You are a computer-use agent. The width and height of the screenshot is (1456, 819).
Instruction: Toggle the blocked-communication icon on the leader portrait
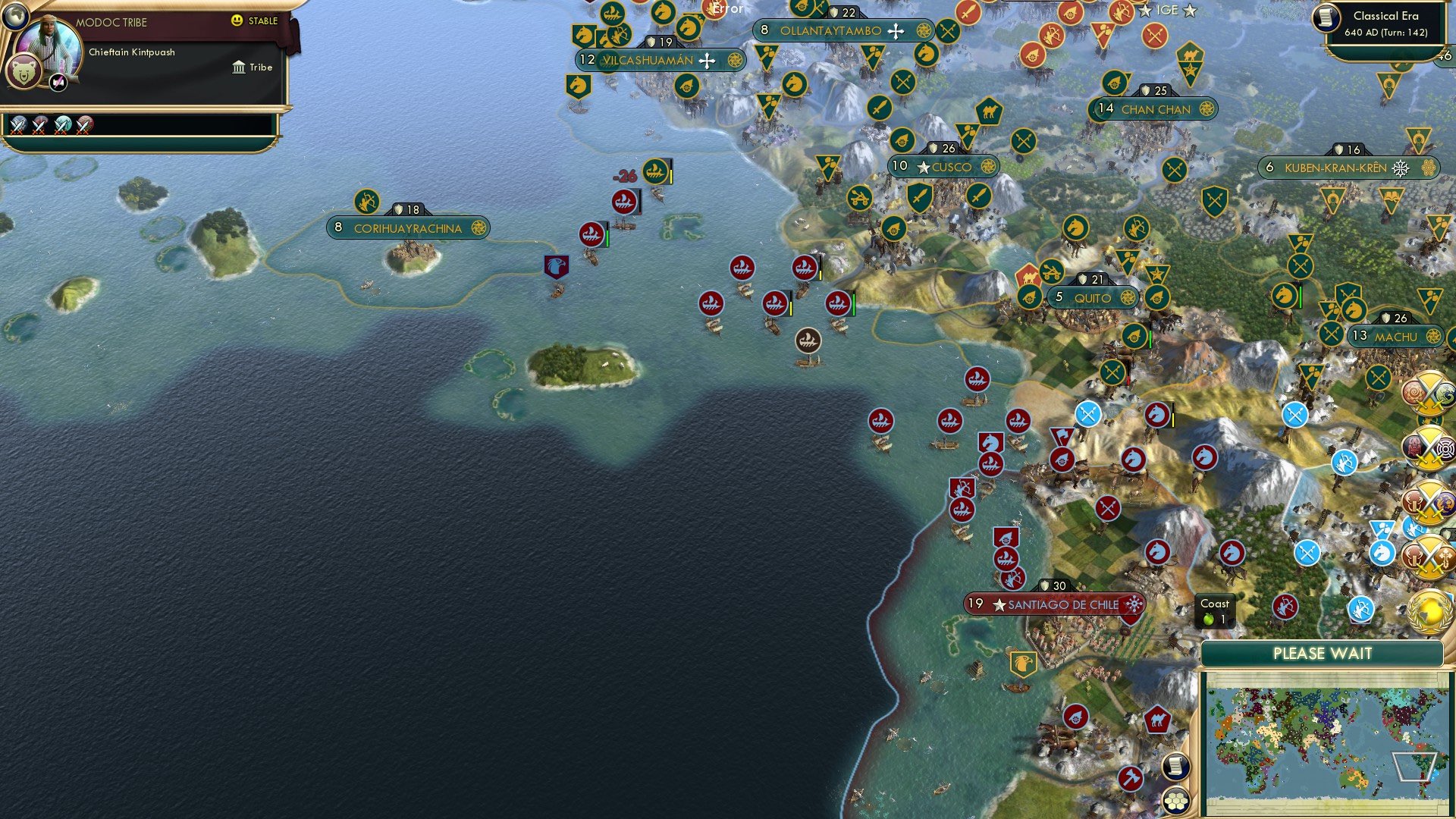(58, 82)
